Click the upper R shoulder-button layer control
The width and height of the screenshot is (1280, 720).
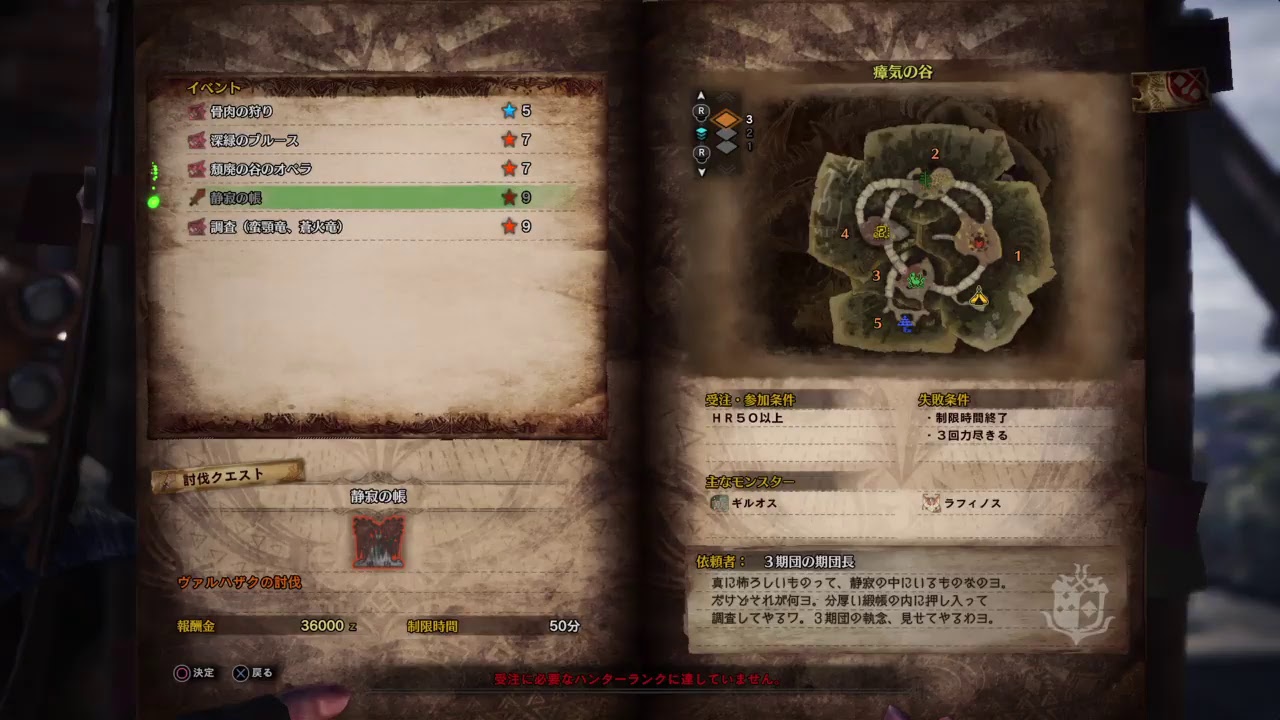702,111
